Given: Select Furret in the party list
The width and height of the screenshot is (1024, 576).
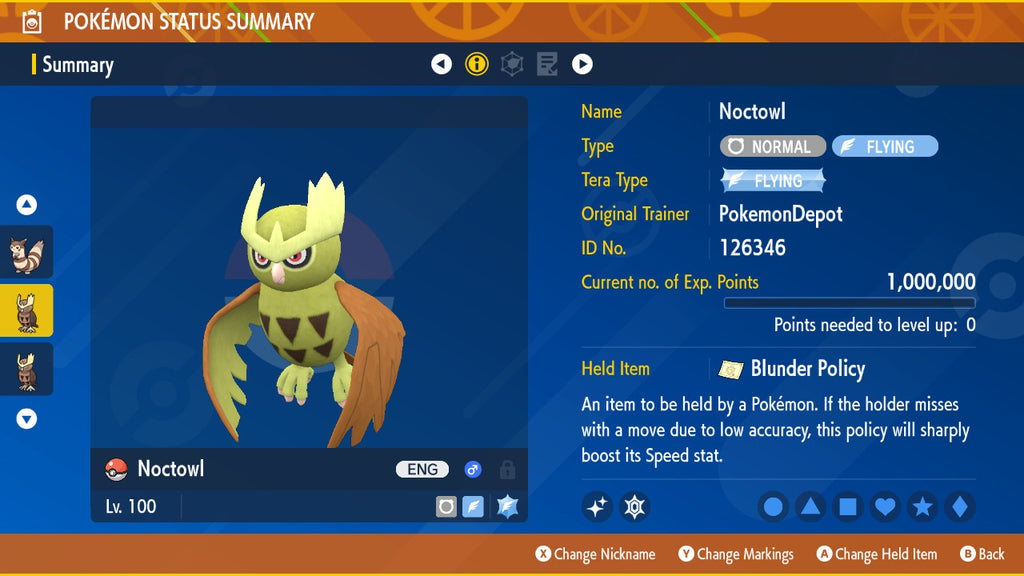Looking at the screenshot, I should 26,254.
